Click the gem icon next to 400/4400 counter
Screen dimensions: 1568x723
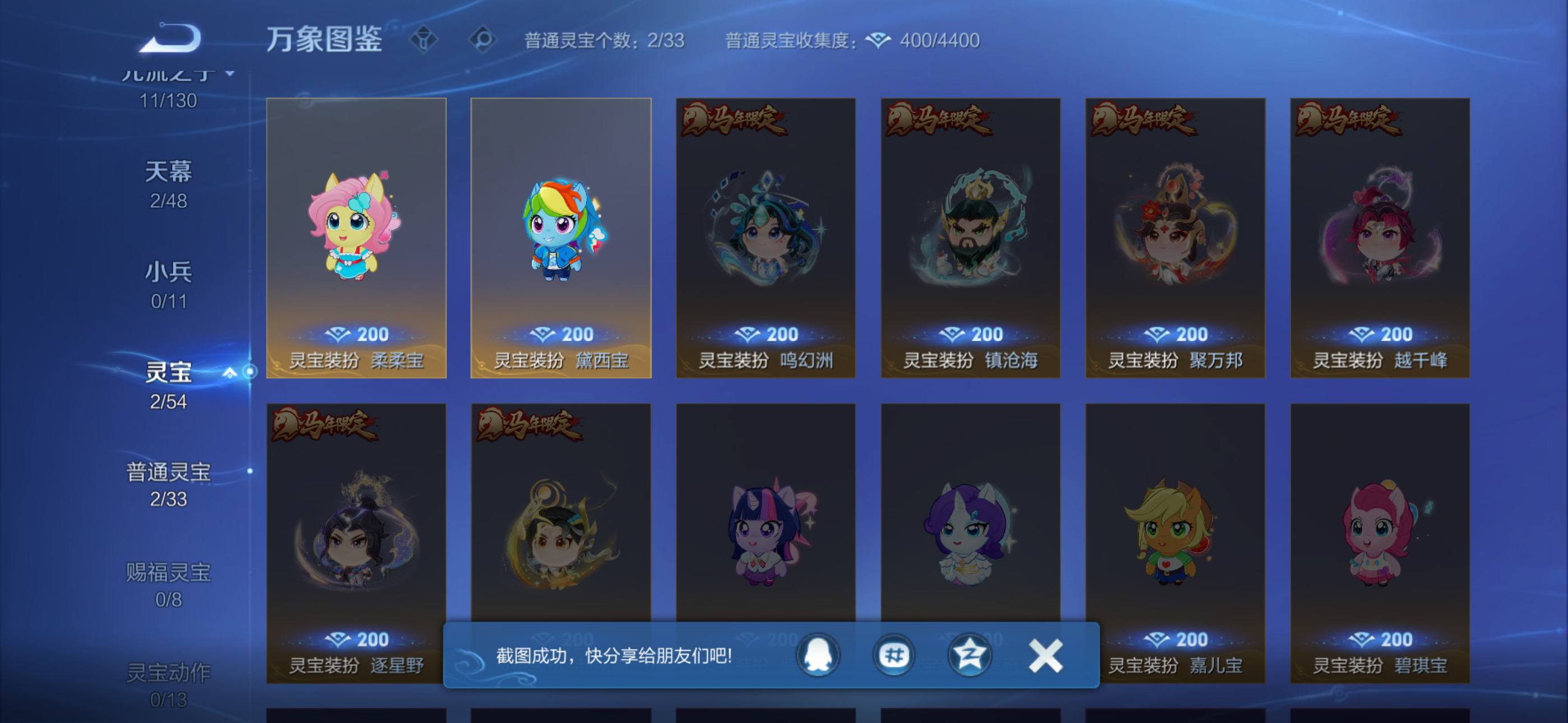(877, 40)
